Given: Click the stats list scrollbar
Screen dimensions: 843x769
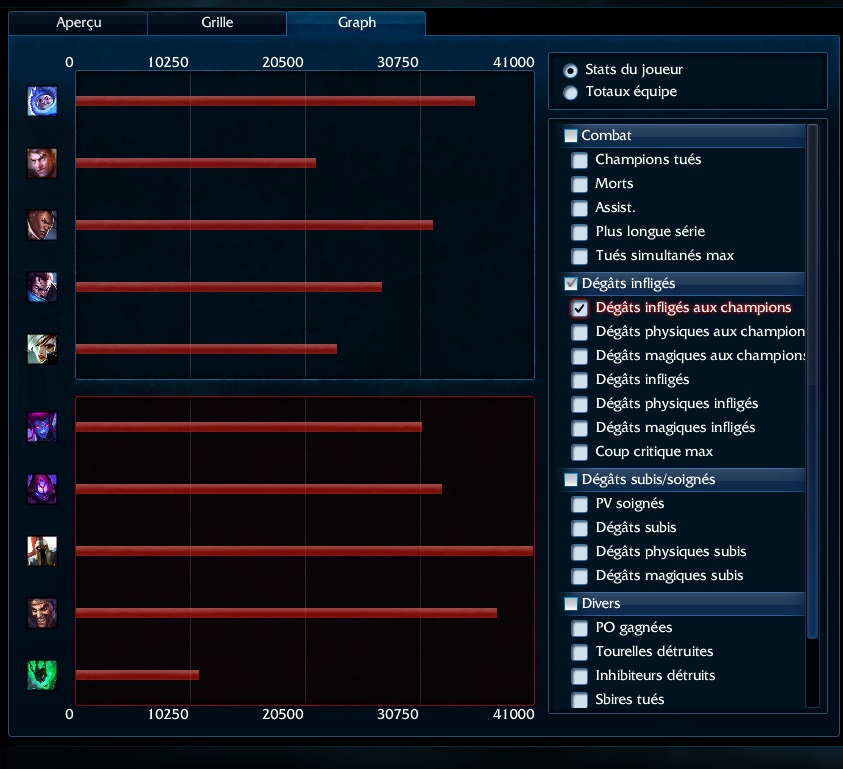Looking at the screenshot, I should tap(812, 380).
